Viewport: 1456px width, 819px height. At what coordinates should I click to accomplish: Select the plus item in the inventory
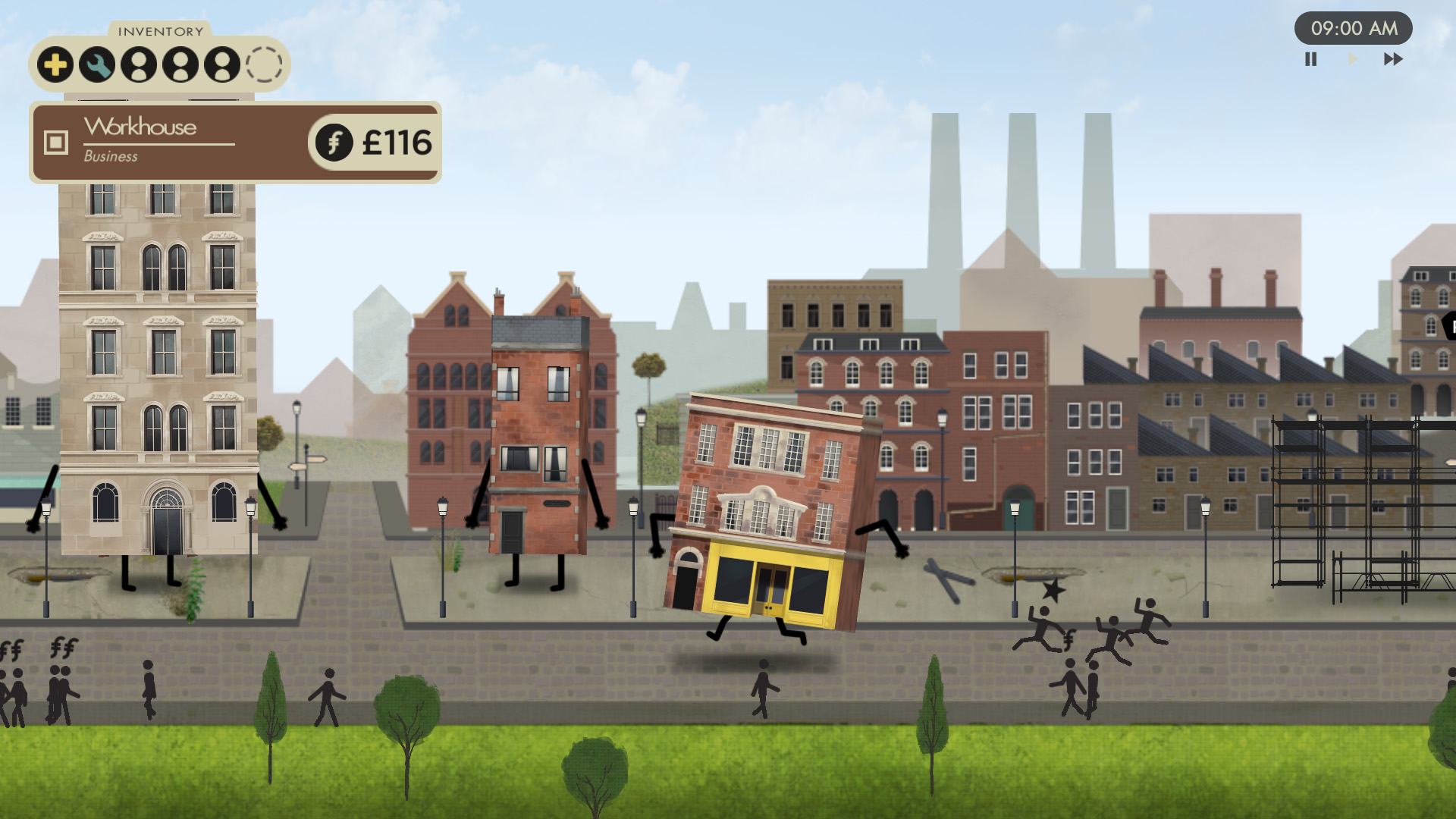[x=55, y=65]
